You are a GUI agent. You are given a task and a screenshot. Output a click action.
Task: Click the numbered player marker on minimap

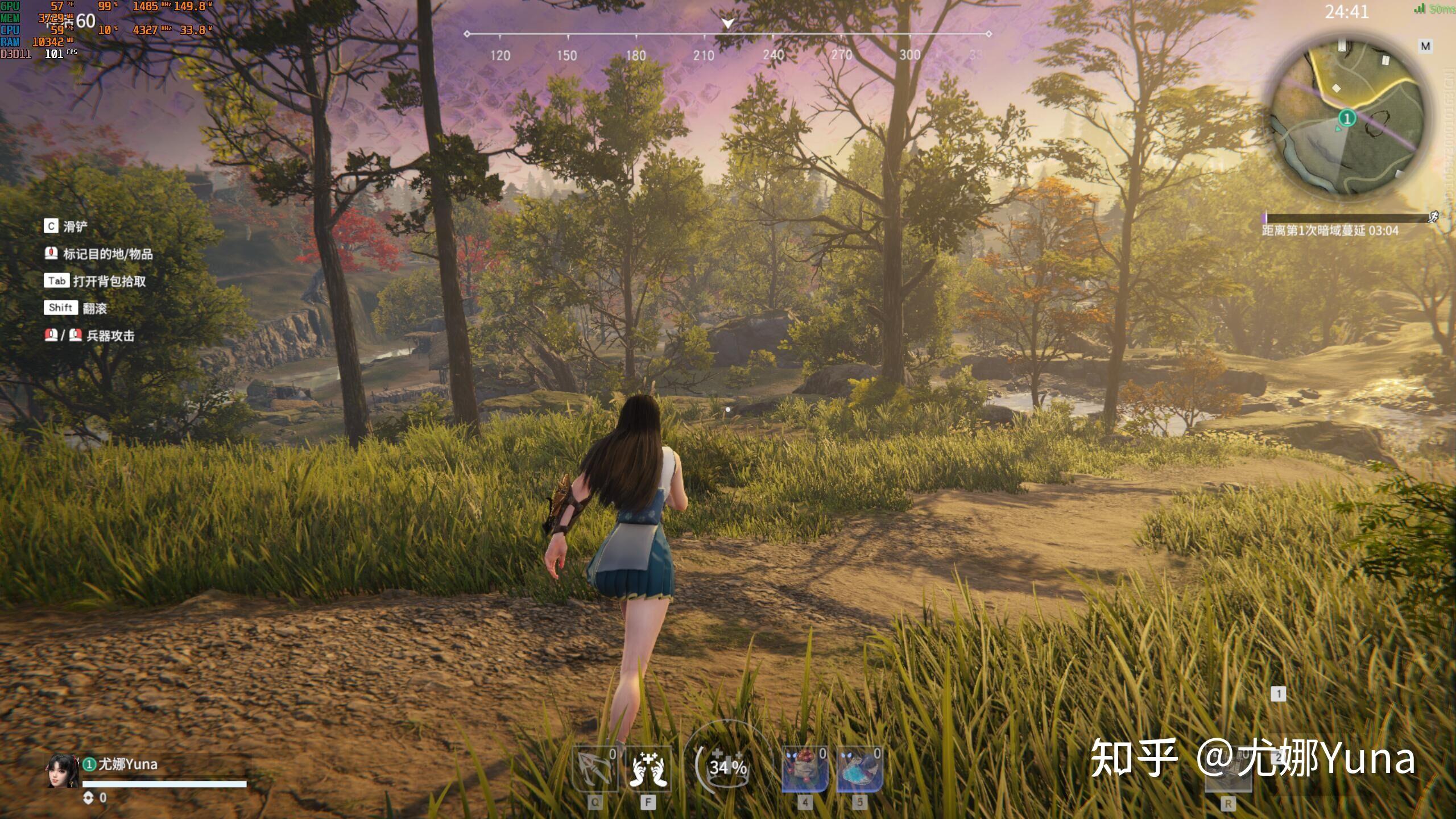(x=1347, y=118)
